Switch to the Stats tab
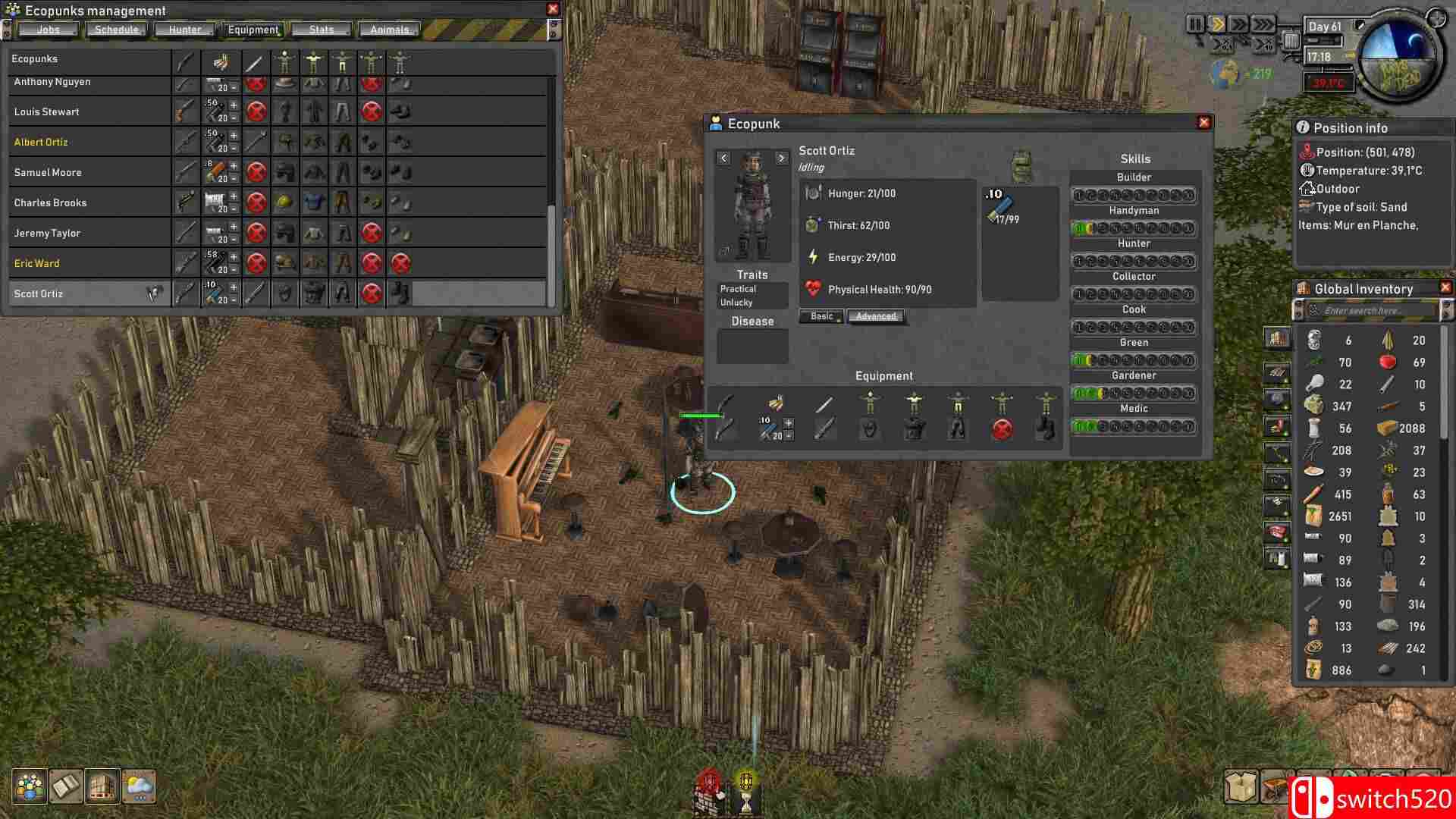Screen dimensions: 1456x819 322,29
